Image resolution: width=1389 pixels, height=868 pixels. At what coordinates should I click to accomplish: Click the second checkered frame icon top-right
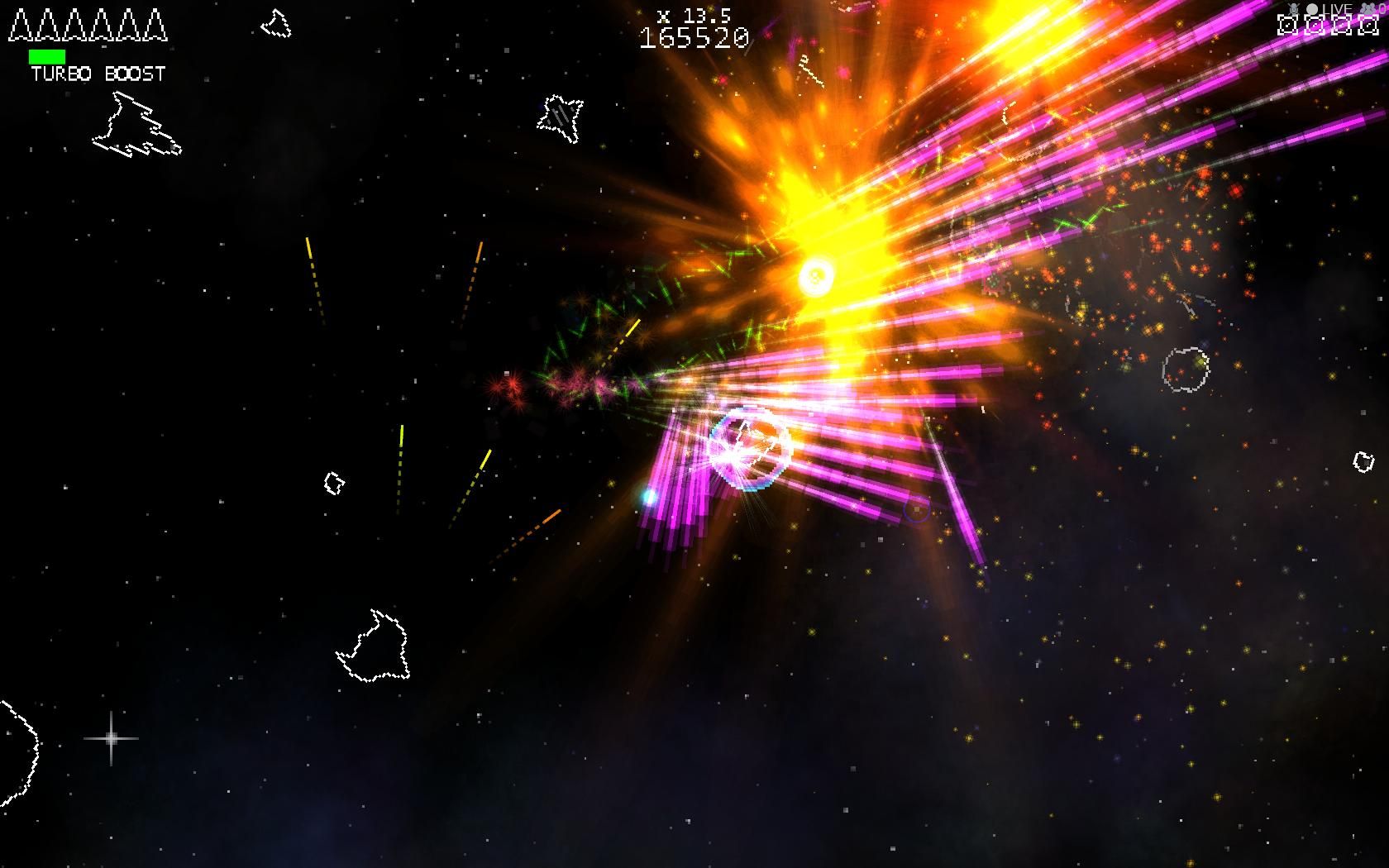1314,25
